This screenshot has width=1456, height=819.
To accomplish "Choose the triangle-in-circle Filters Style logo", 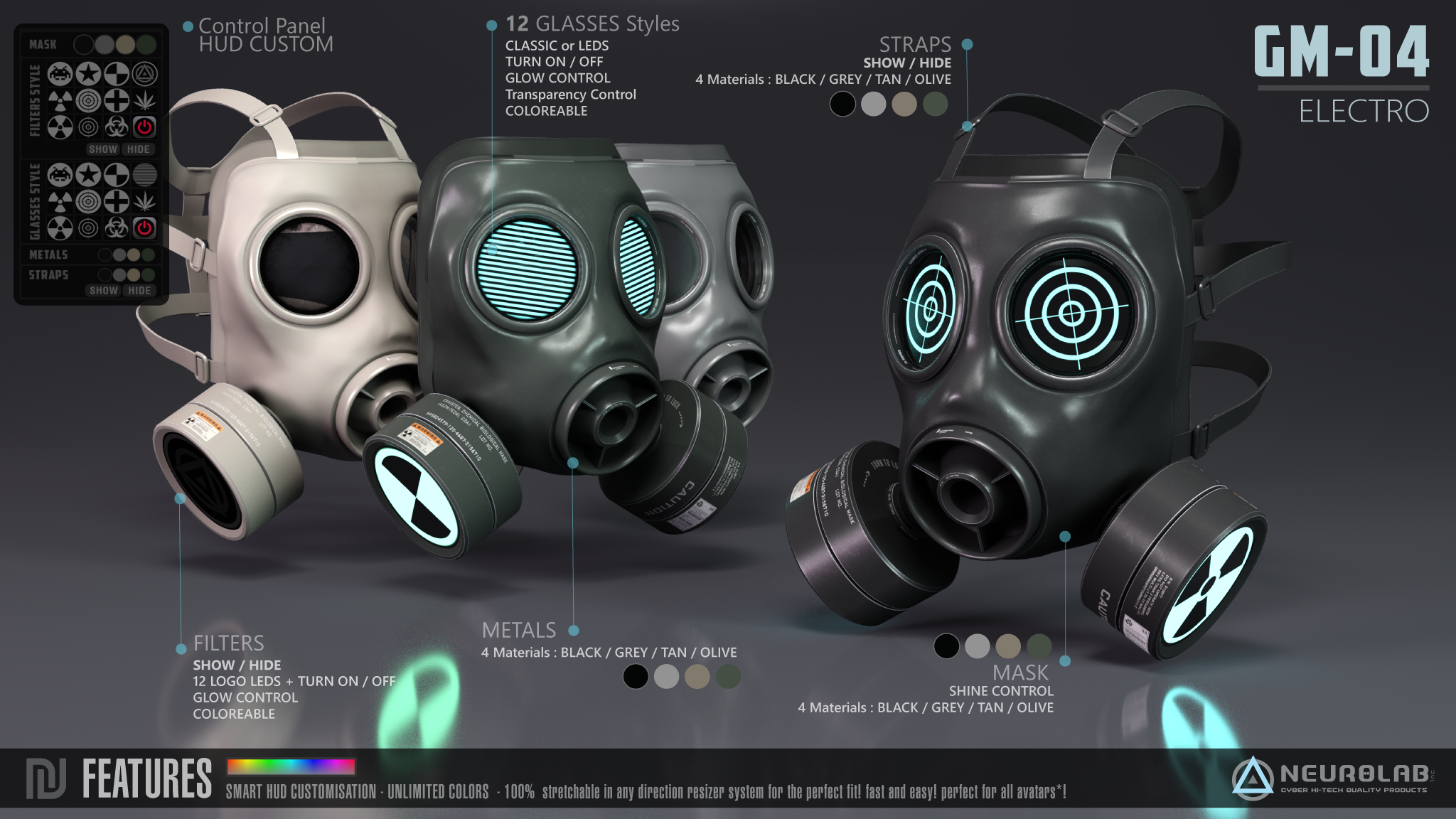I will [x=145, y=73].
